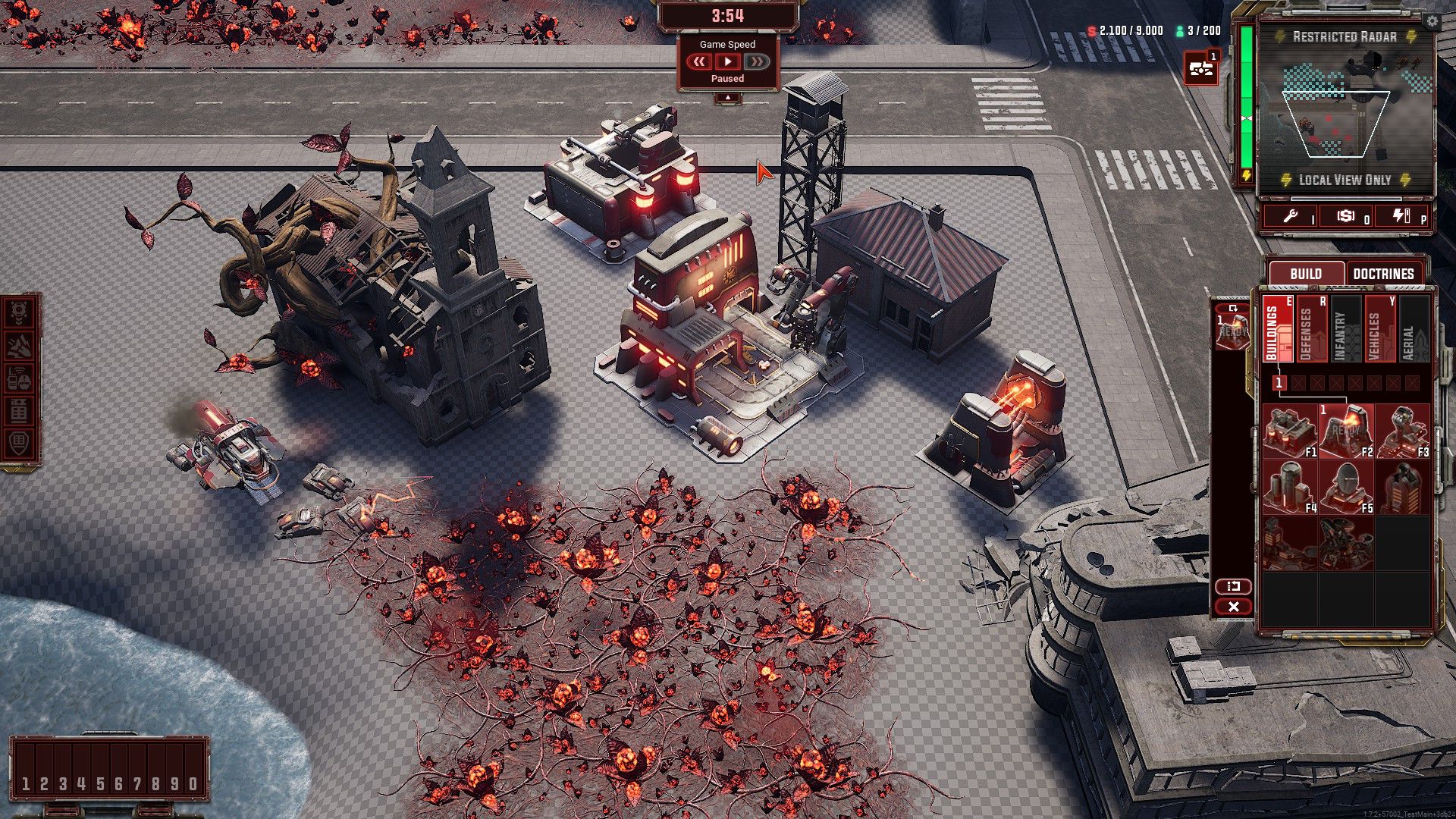Slow down game speed

[698, 61]
